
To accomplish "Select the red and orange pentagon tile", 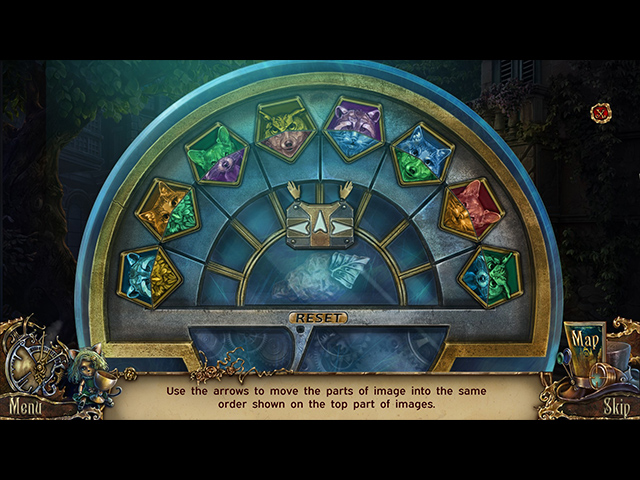I will (x=470, y=208).
